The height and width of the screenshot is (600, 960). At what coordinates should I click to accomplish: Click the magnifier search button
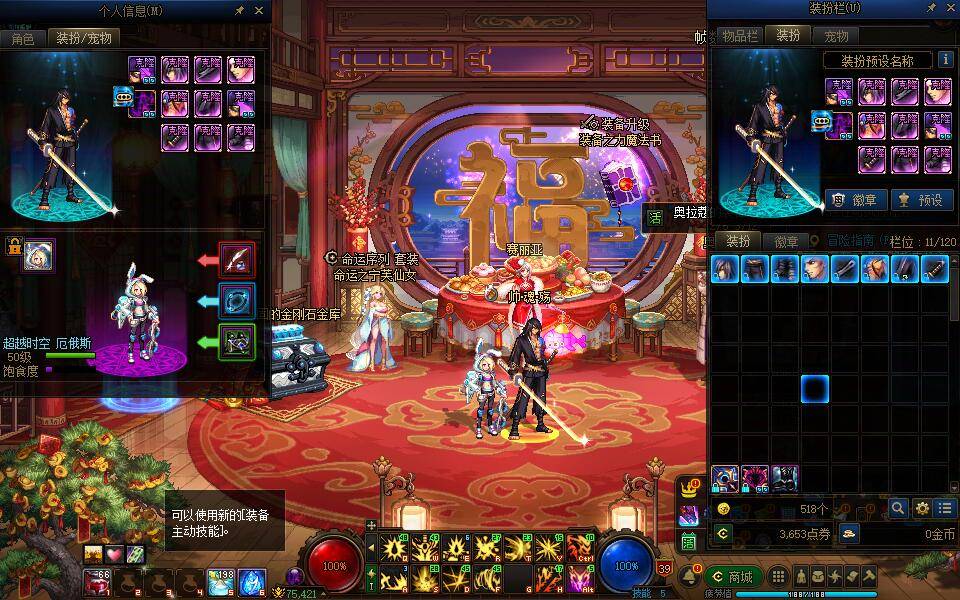[x=898, y=508]
